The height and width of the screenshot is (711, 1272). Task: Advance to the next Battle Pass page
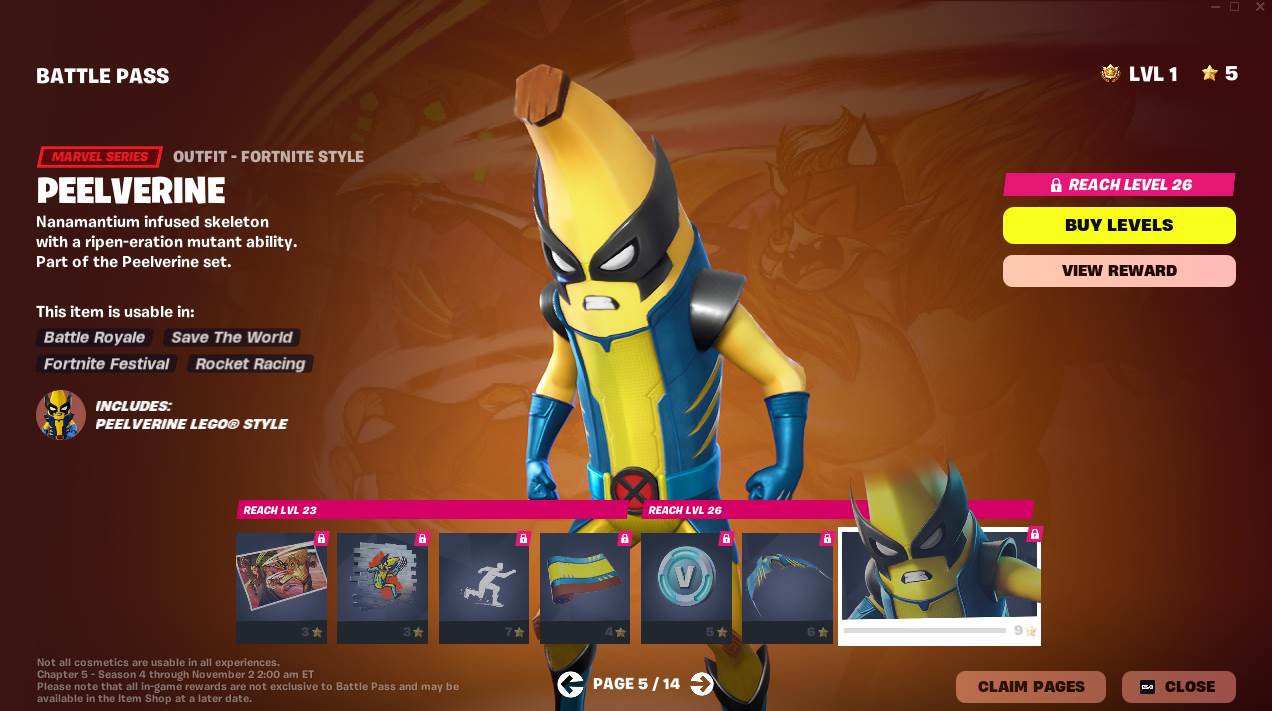click(702, 684)
